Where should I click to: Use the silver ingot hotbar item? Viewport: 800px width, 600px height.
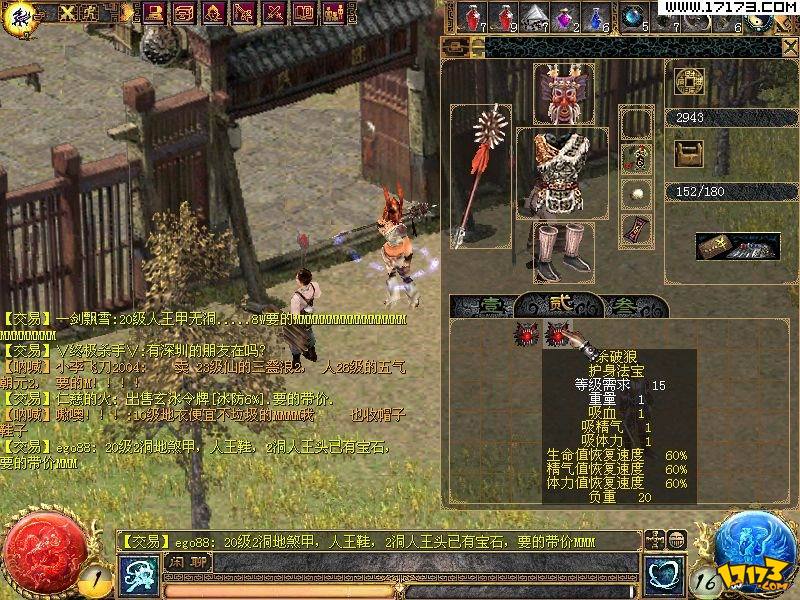531,17
